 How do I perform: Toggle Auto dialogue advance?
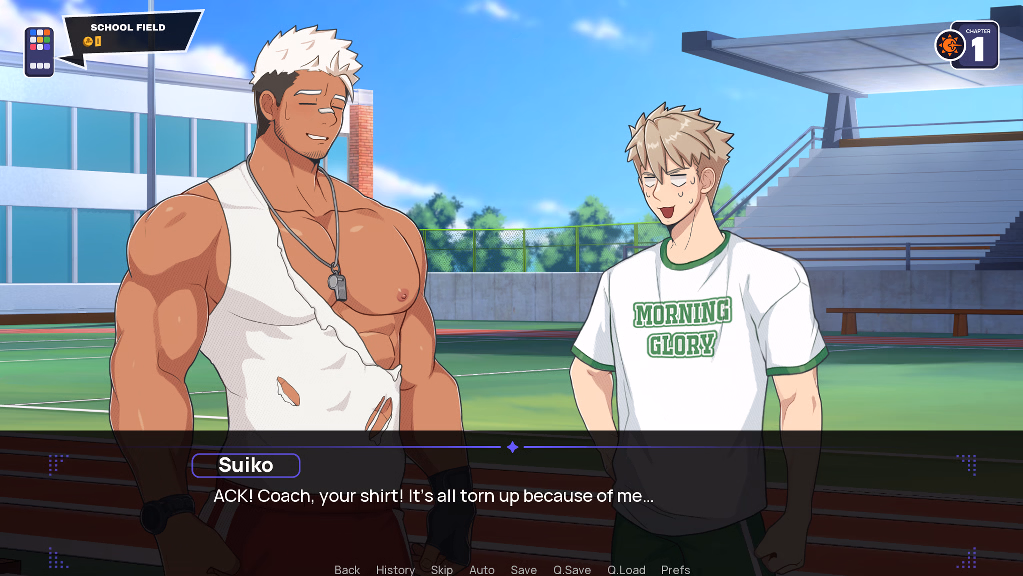[482, 569]
